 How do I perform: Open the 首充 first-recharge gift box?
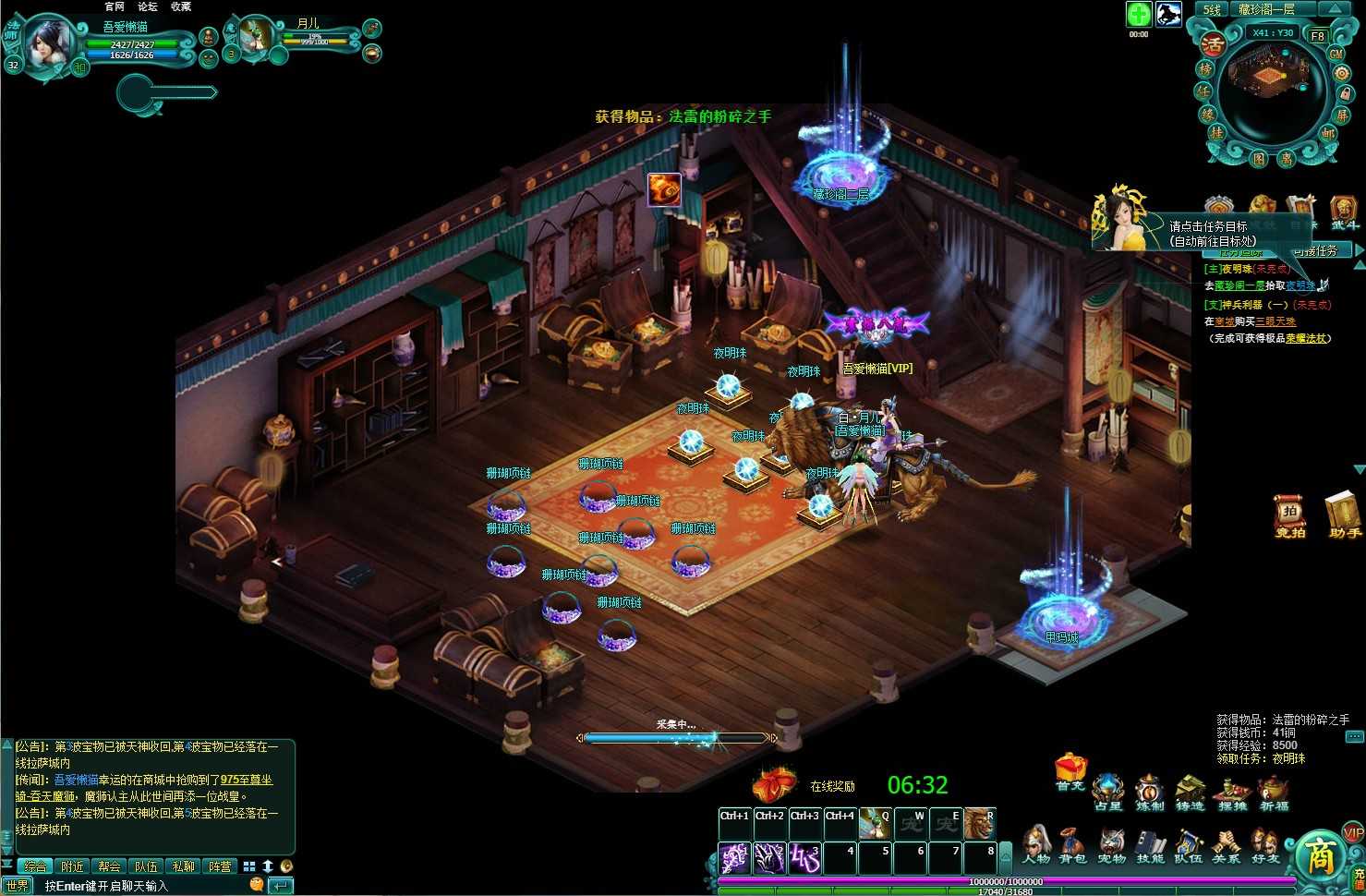[1070, 772]
